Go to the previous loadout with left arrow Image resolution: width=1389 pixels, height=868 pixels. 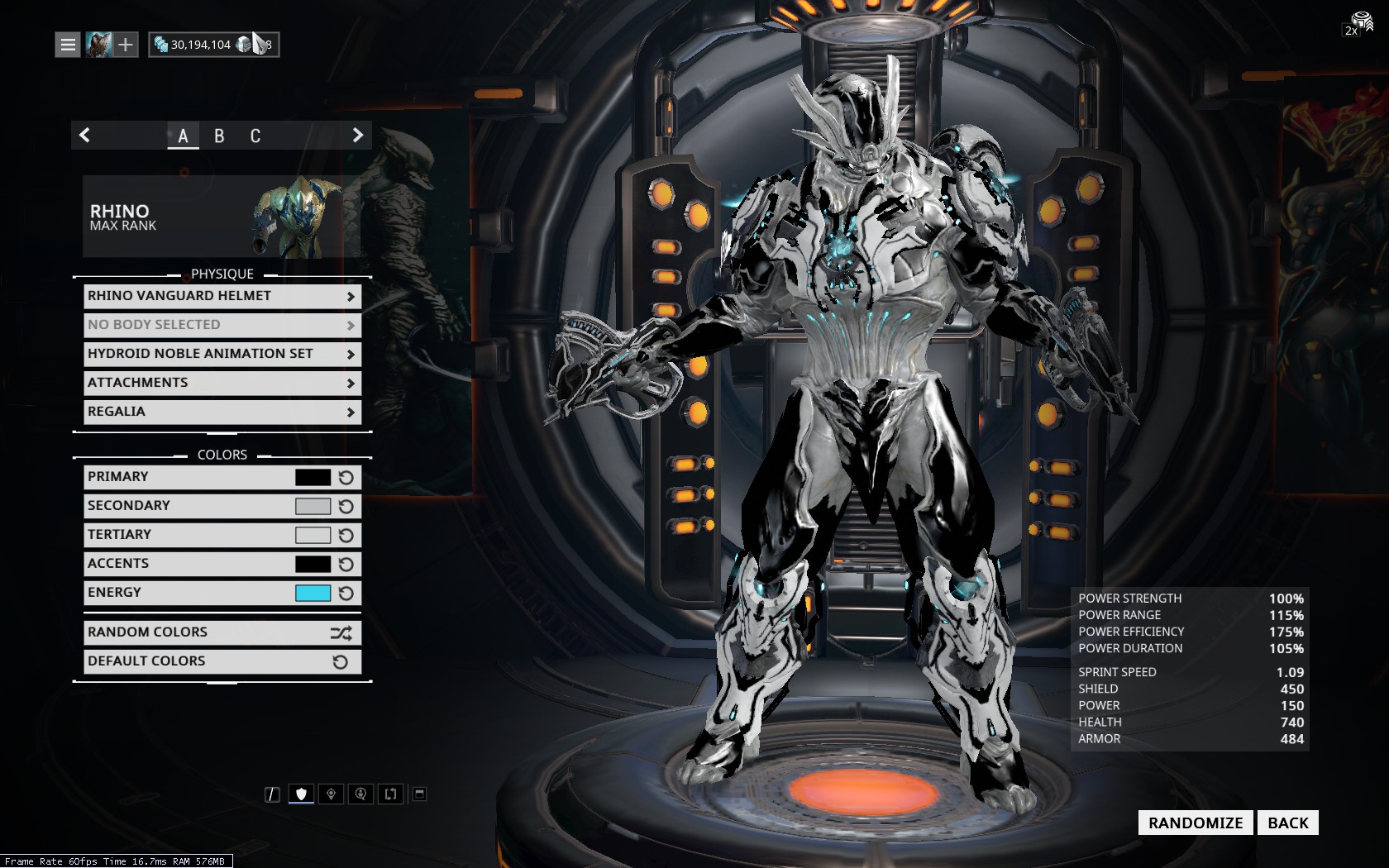tap(84, 136)
